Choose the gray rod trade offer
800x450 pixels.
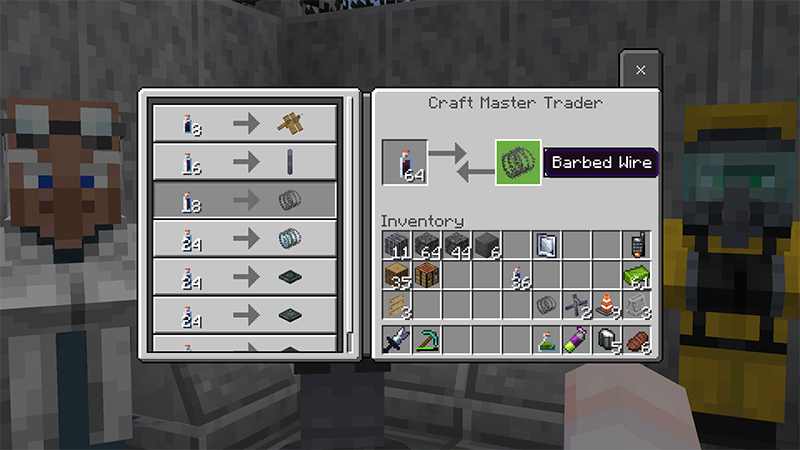pos(244,162)
